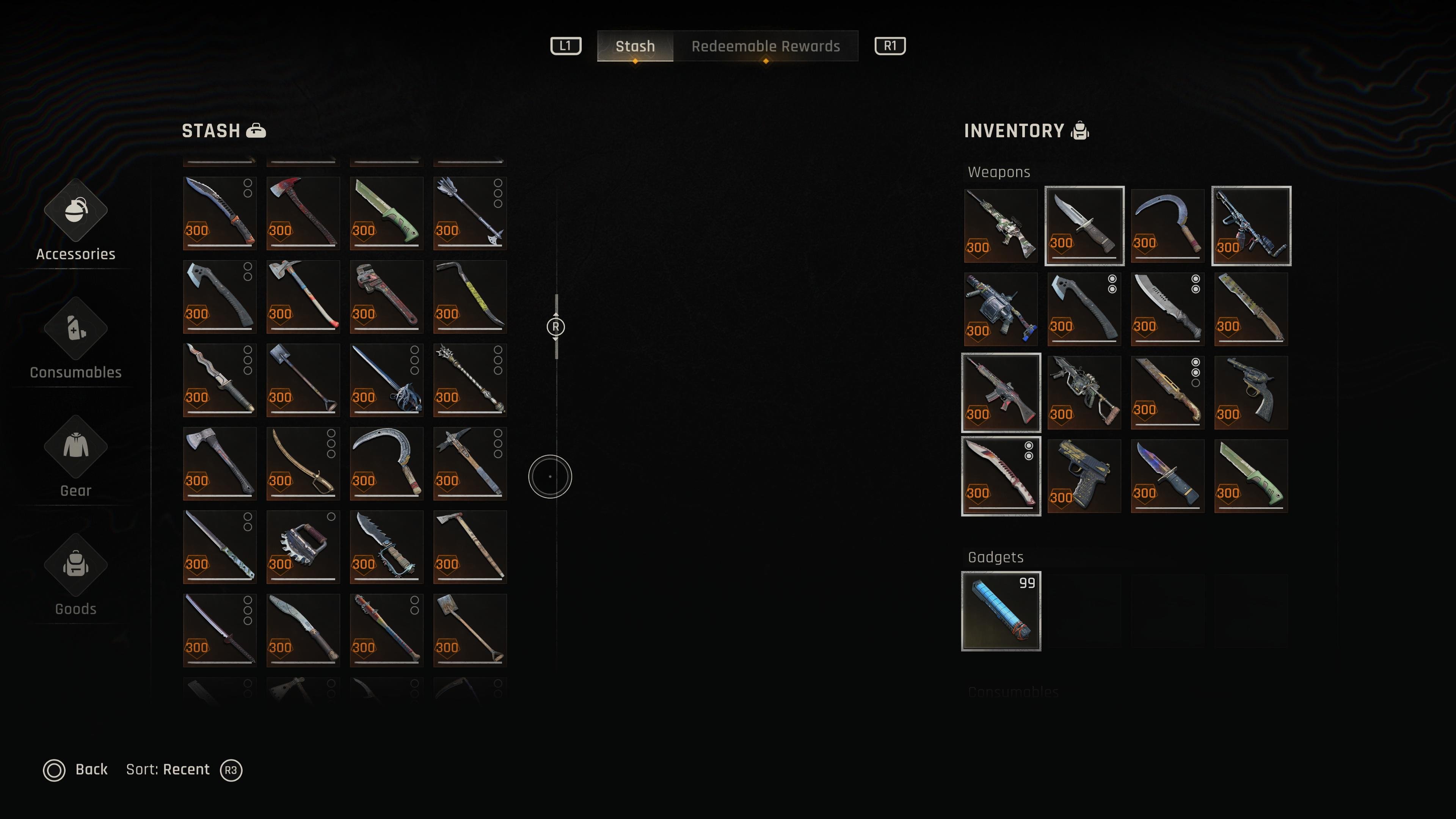Switch to the Stash tab
Screen dimensions: 1456x819
(x=635, y=46)
